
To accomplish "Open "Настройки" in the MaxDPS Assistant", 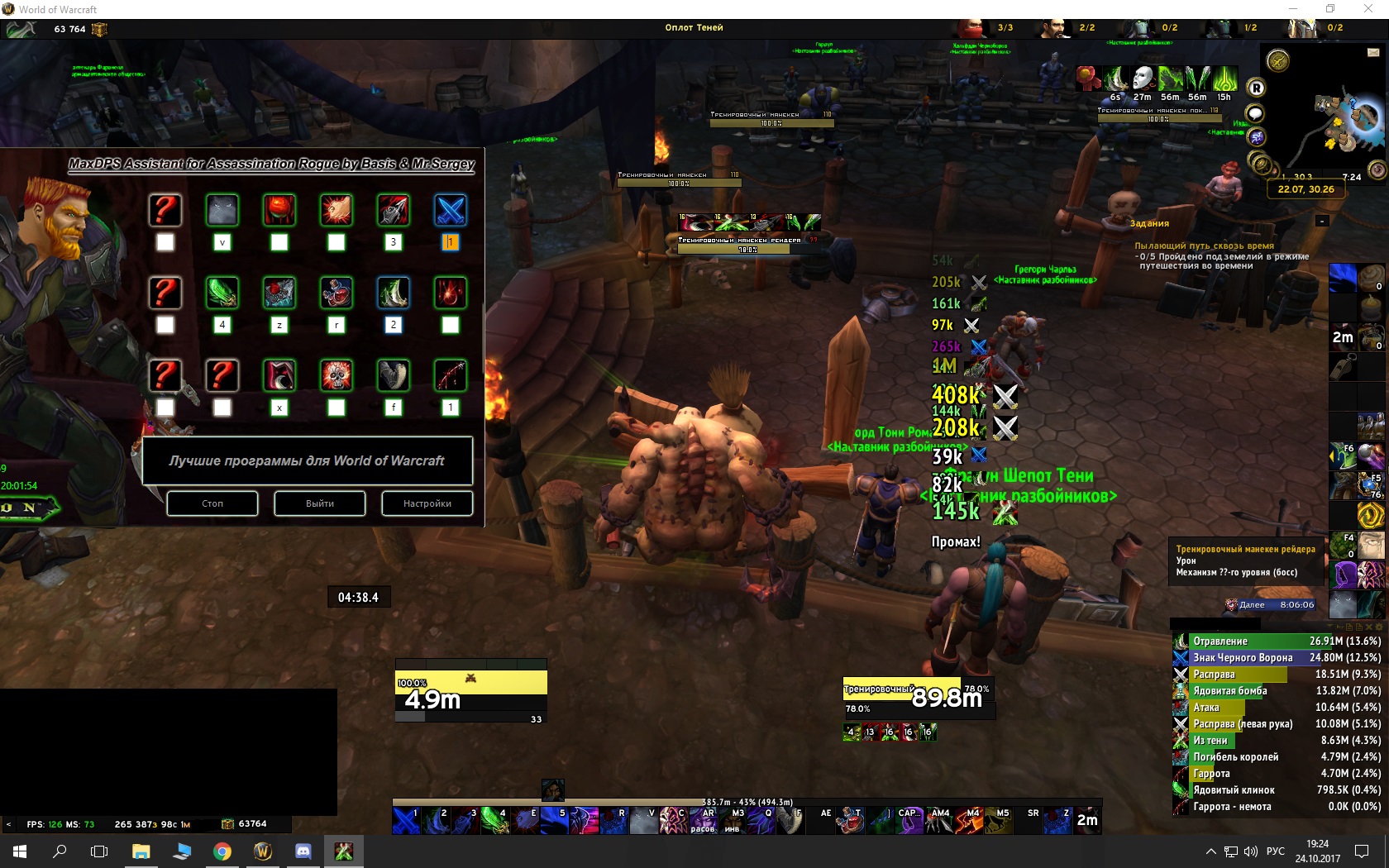I will coord(427,503).
